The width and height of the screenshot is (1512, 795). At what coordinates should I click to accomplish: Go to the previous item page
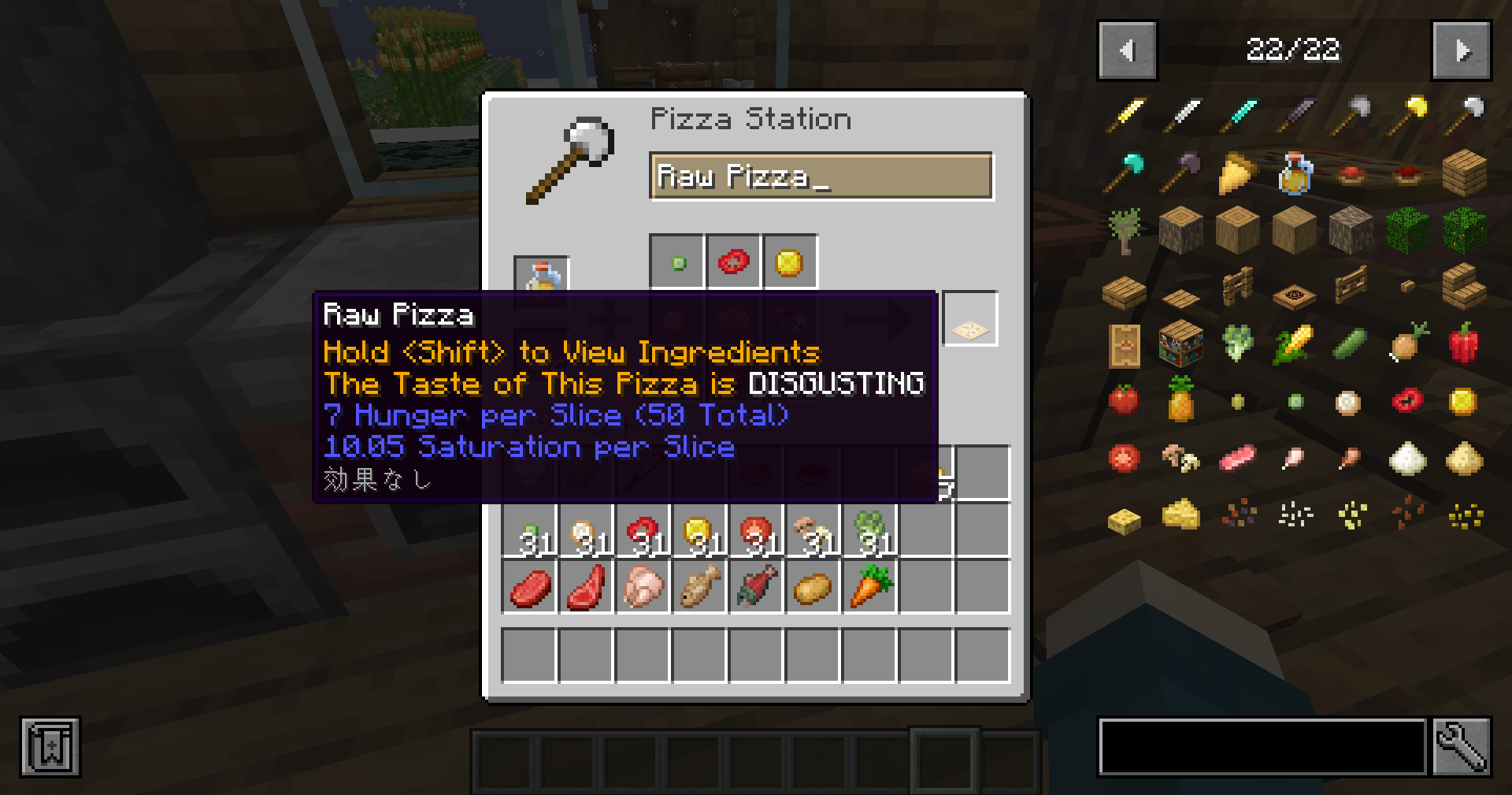(1126, 51)
